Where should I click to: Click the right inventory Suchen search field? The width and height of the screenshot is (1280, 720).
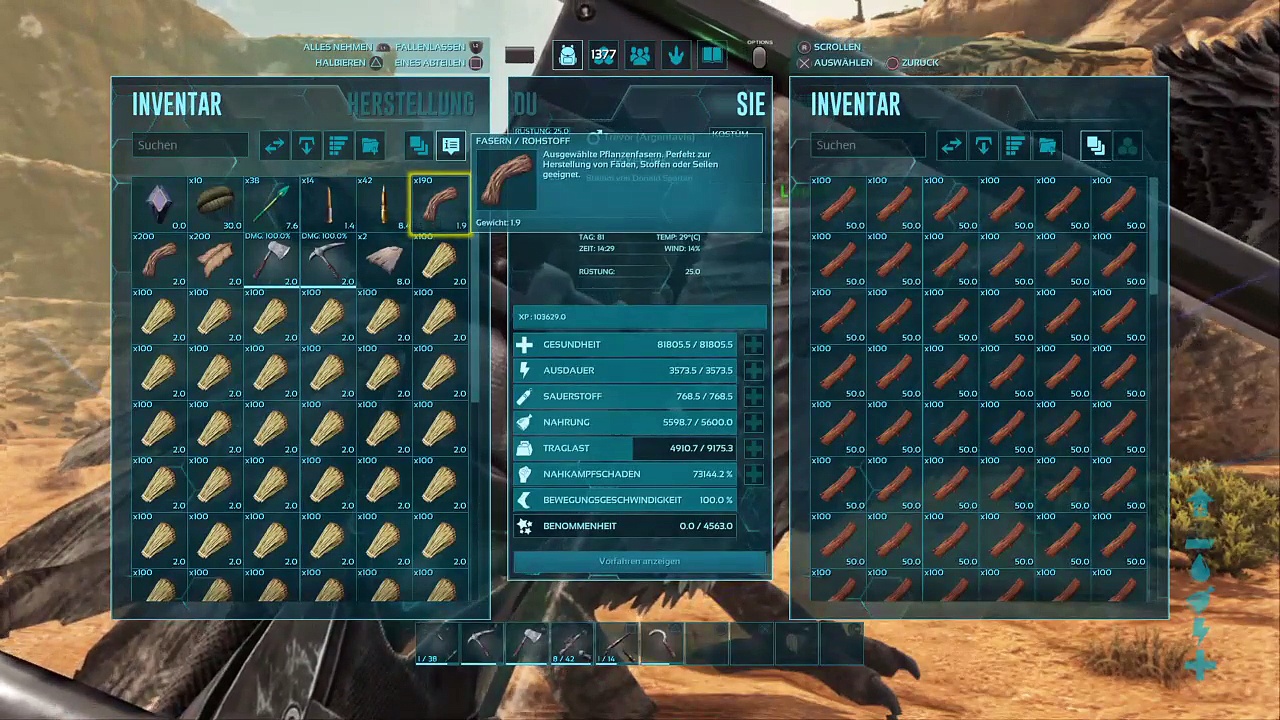point(868,145)
